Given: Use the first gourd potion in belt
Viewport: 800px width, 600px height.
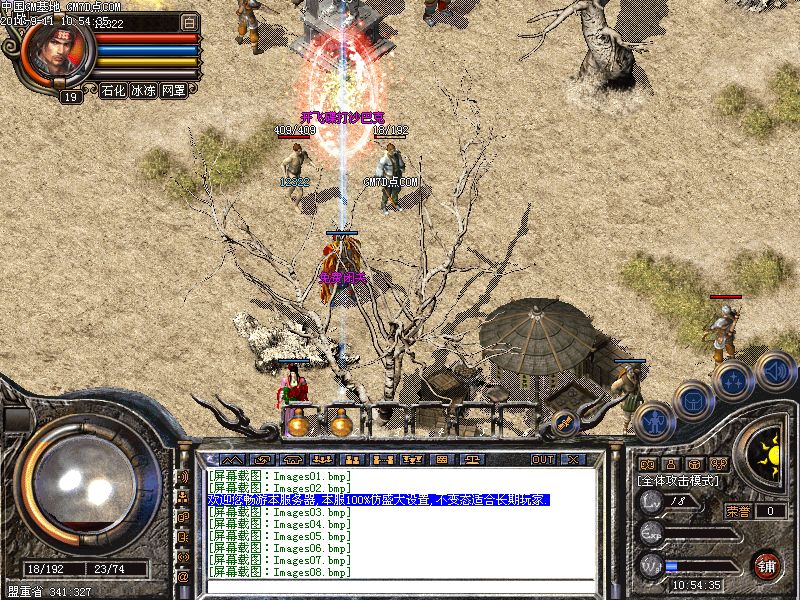Looking at the screenshot, I should coord(297,424).
